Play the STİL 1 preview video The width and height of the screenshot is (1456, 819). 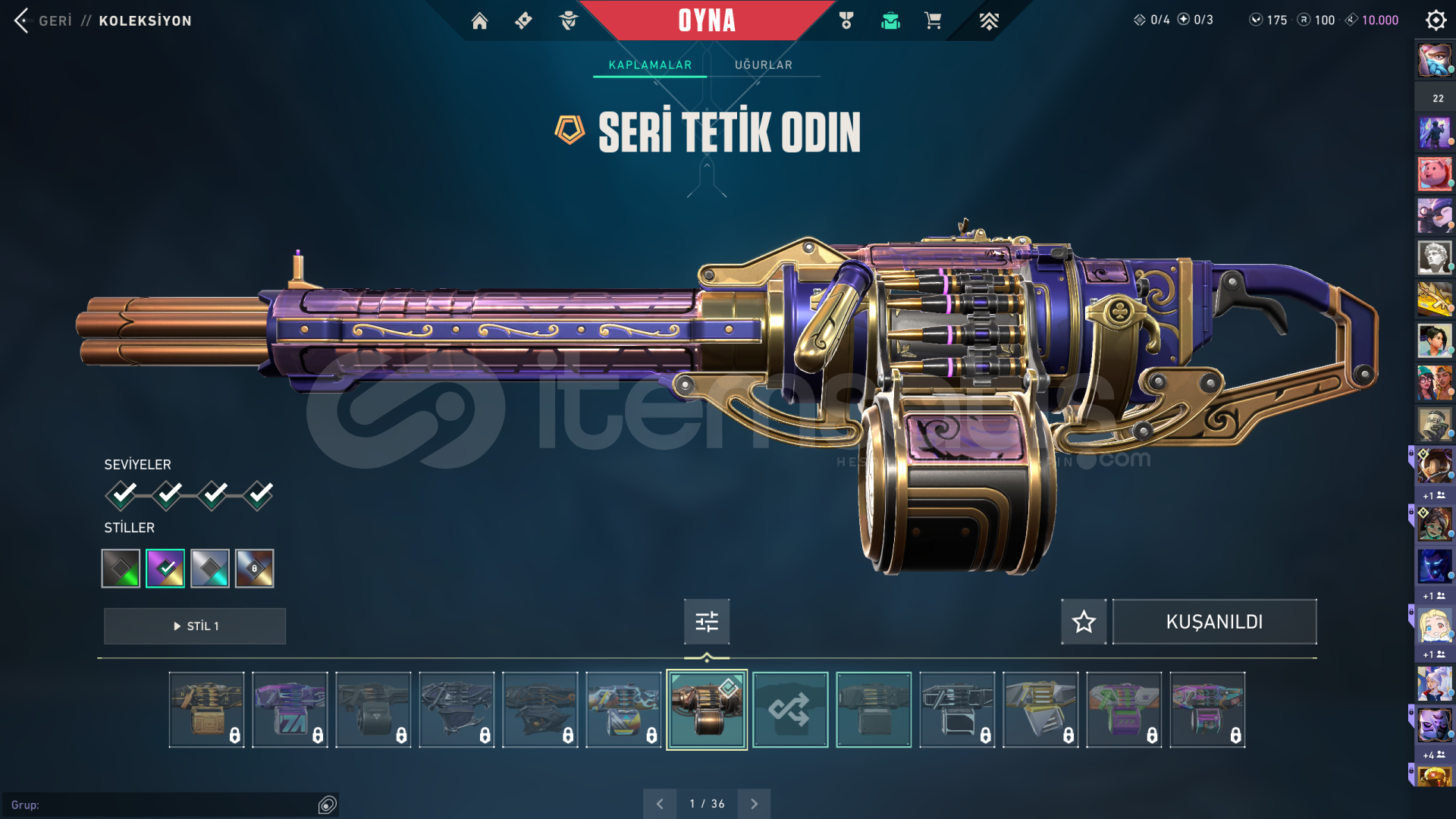tap(195, 626)
